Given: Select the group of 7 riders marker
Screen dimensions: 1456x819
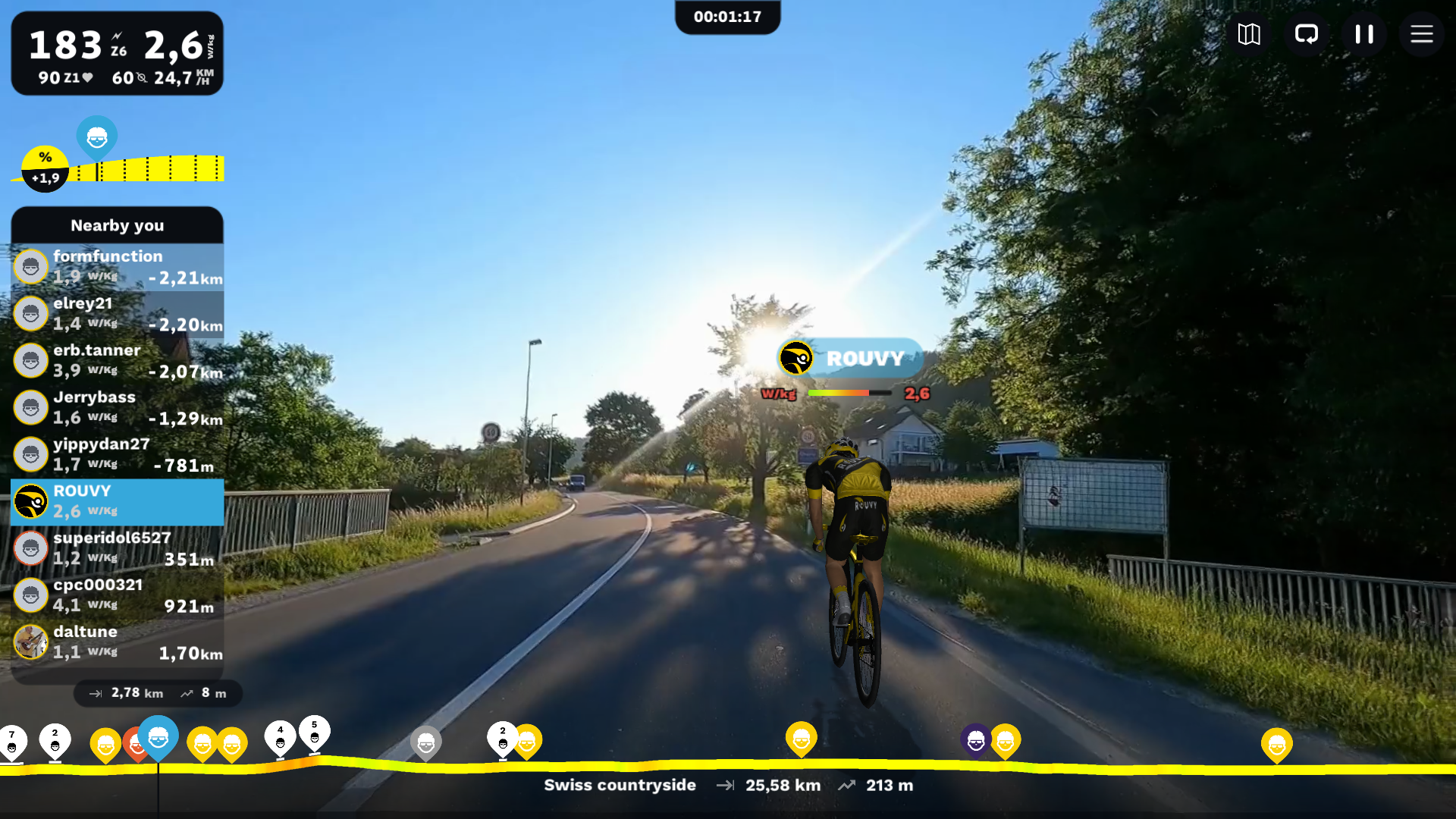Looking at the screenshot, I should (x=13, y=742).
